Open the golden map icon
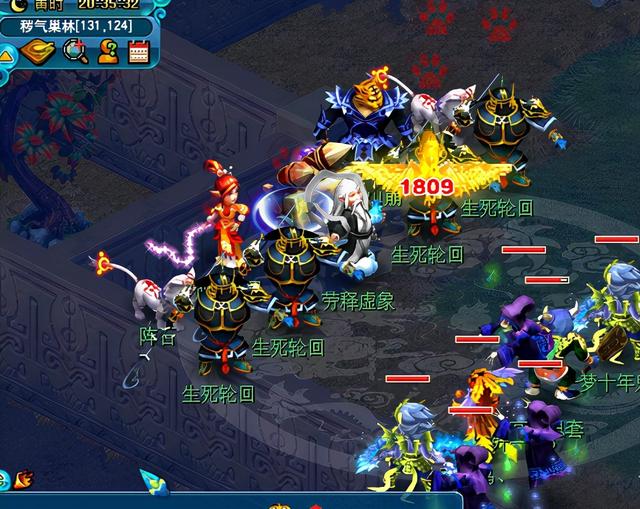This screenshot has height=509, width=640. (x=39, y=52)
